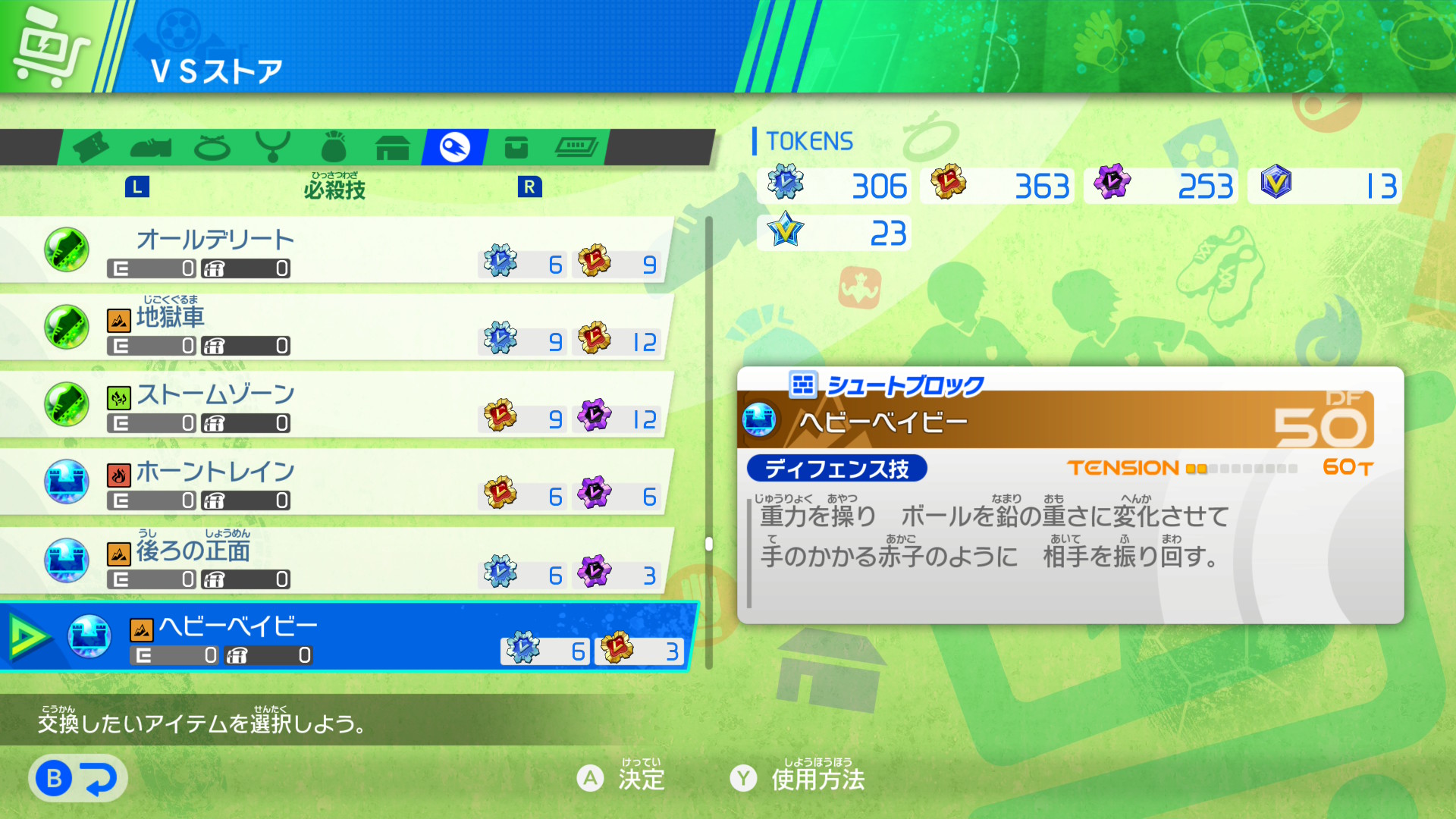Choose the highlighted ヘビーベイビー move
Viewport: 1456px width, 819px height.
pyautogui.click(x=349, y=637)
